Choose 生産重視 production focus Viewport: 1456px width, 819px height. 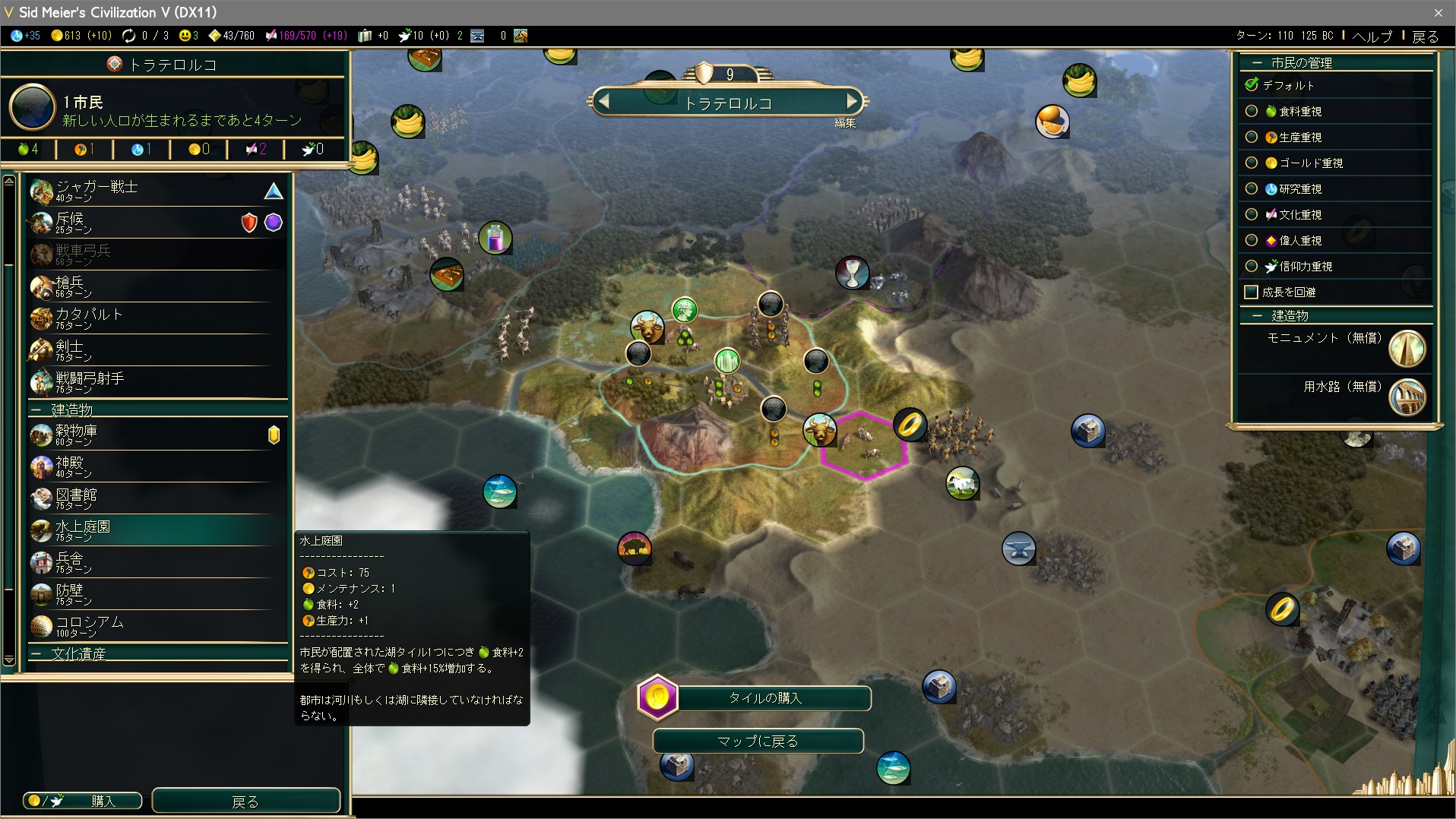(1252, 138)
